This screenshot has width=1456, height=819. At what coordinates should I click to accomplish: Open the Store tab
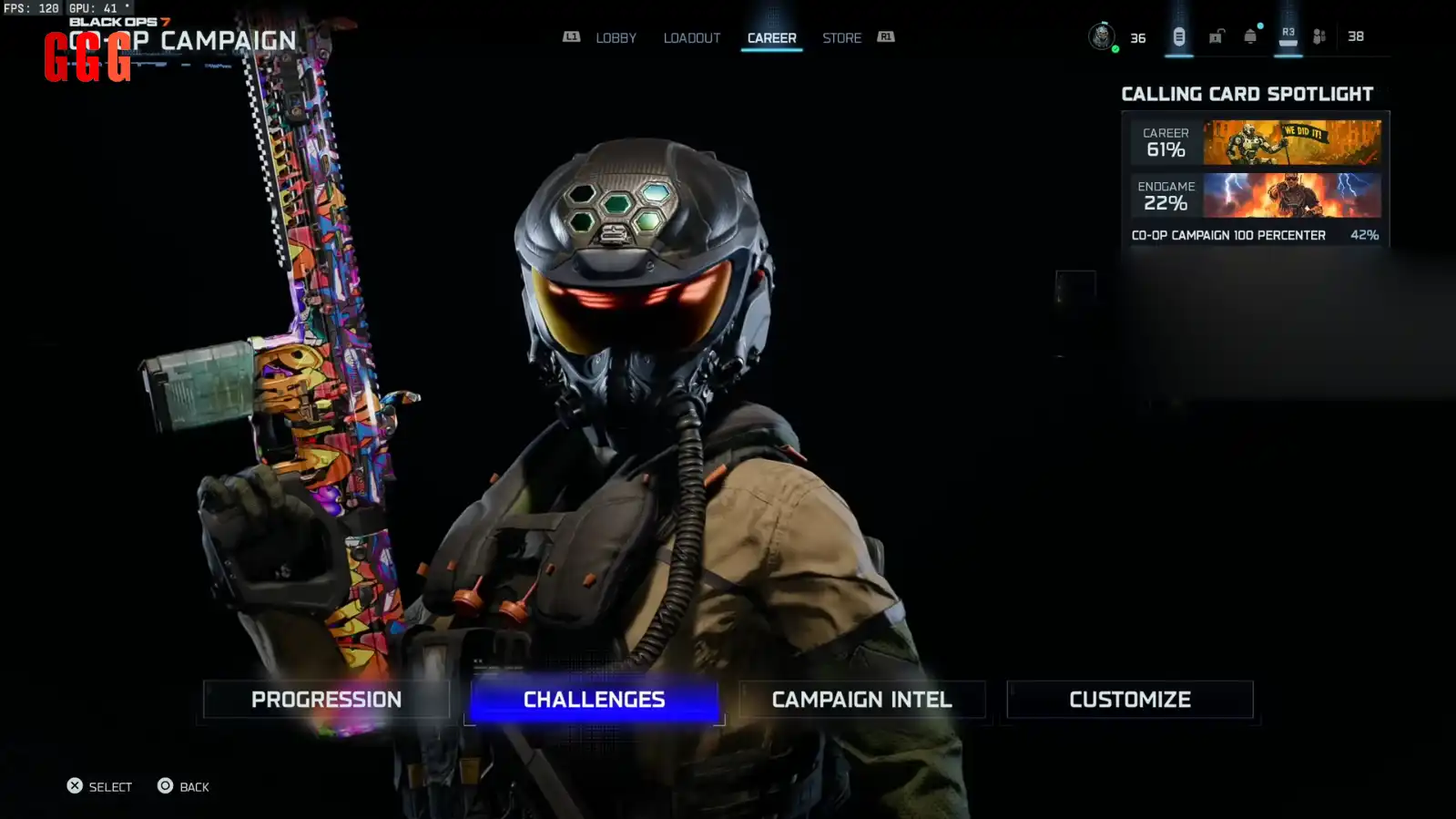[x=841, y=38]
